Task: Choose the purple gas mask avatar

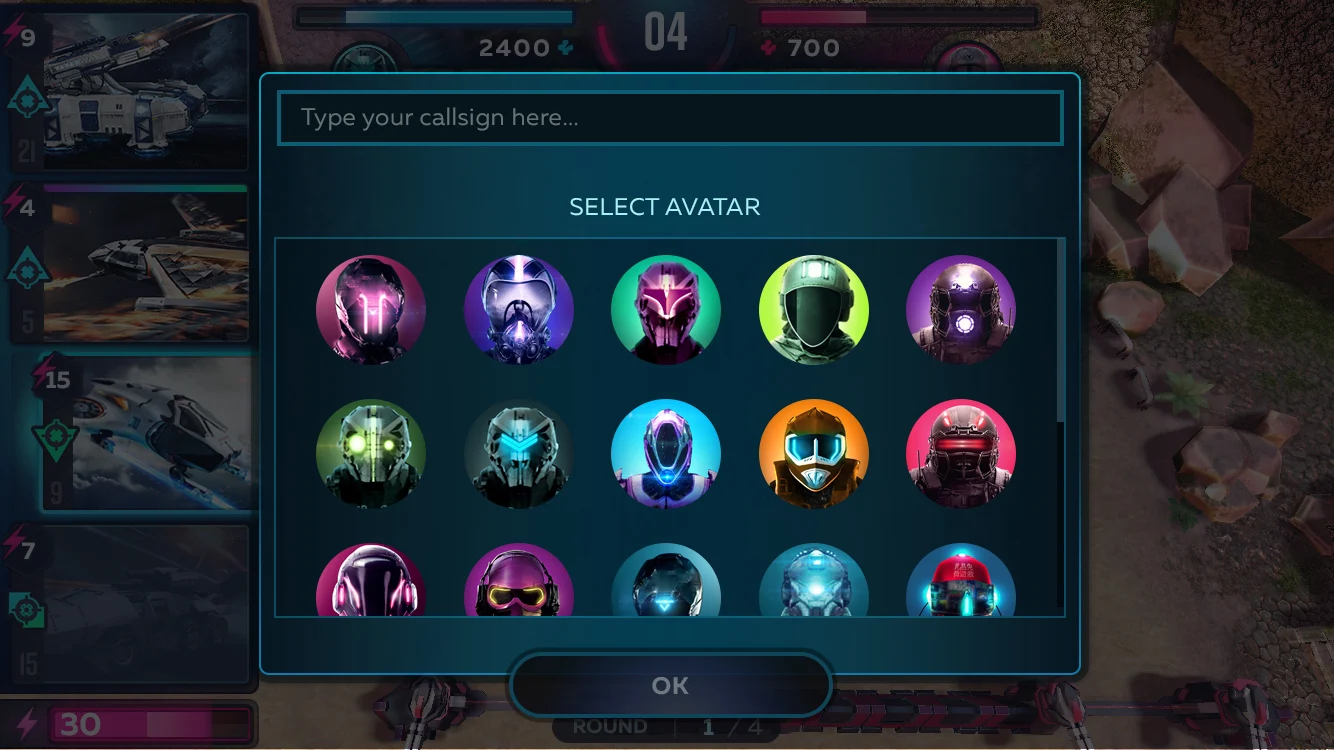Action: pyautogui.click(x=519, y=310)
